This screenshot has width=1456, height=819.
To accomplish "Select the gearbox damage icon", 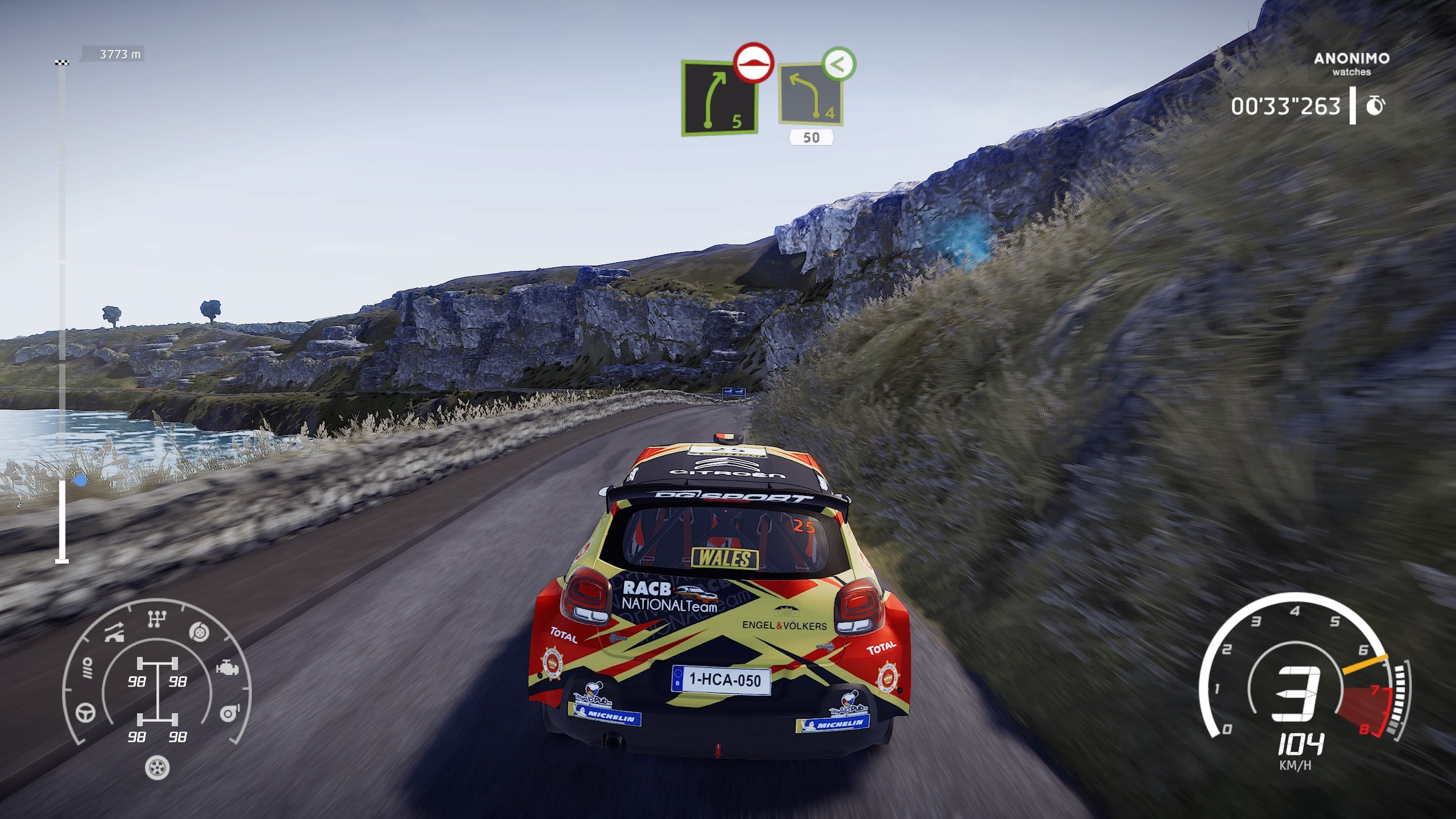I will [157, 619].
